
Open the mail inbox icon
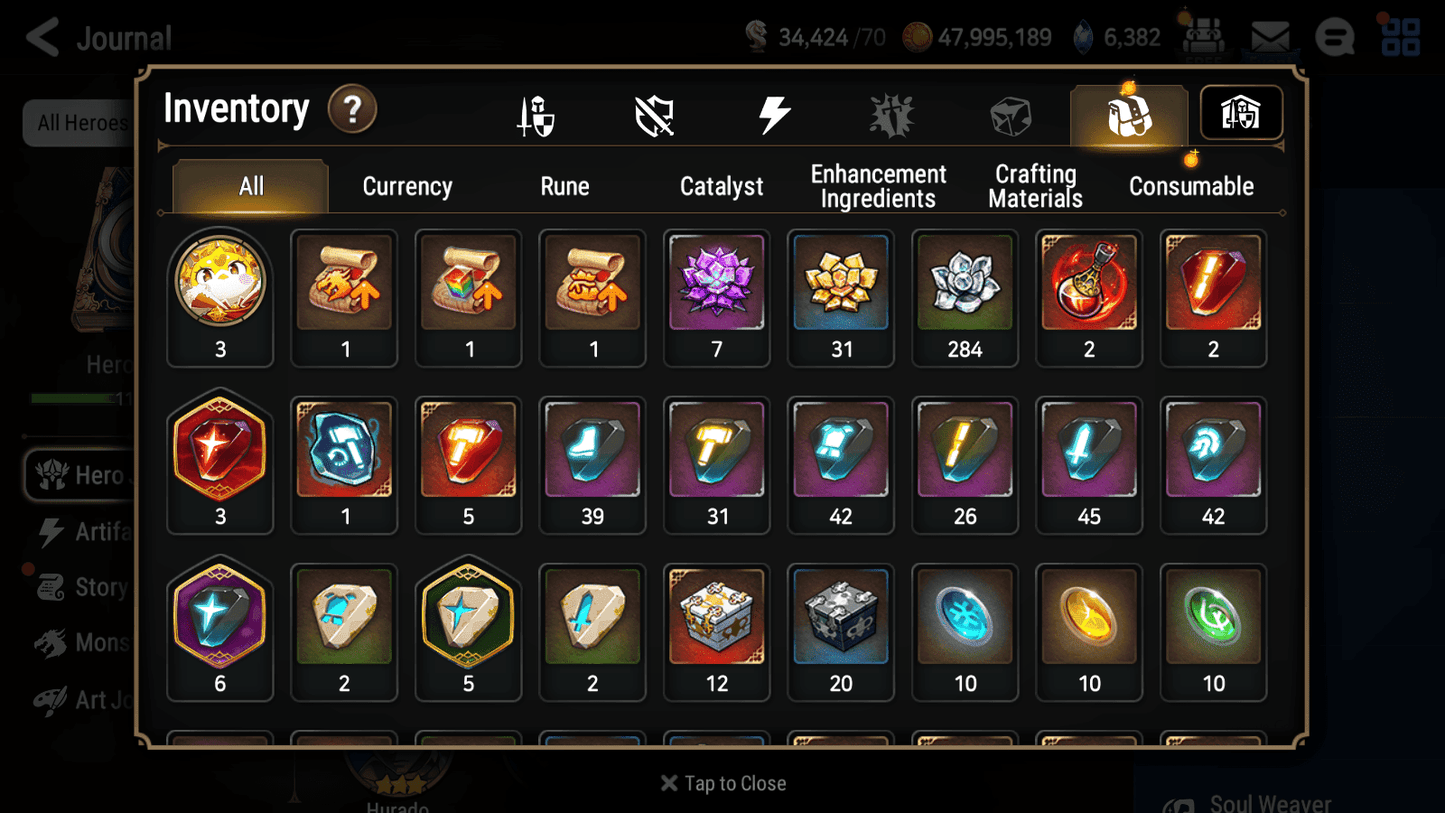point(1270,36)
